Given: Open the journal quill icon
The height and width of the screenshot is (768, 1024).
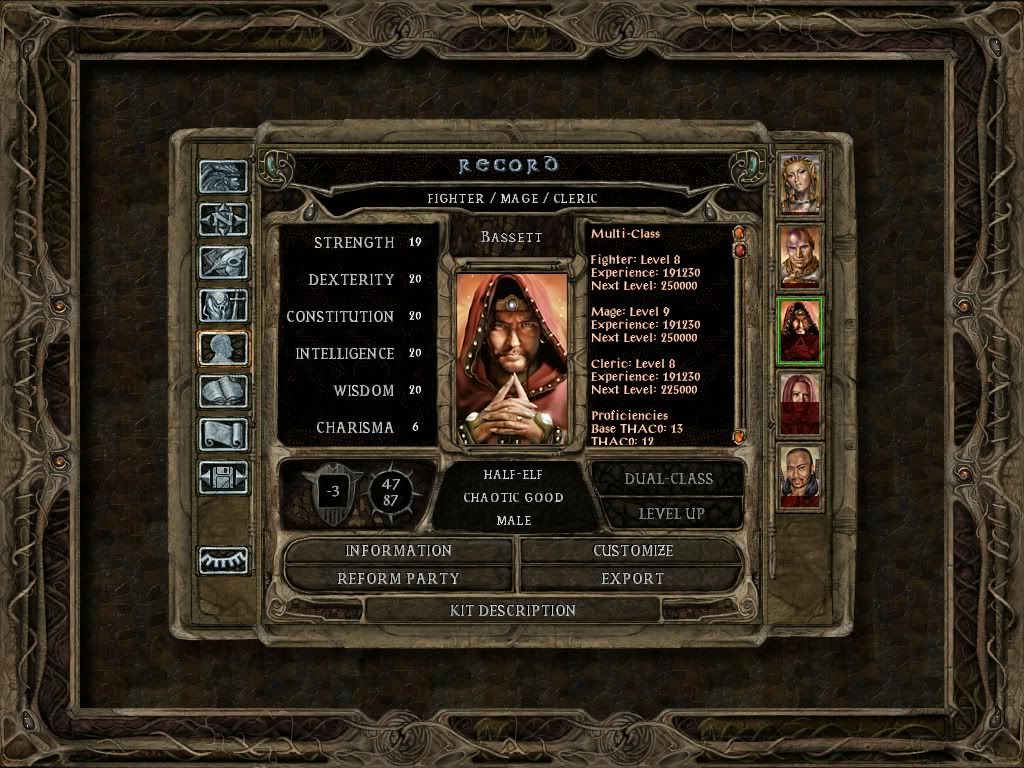Looking at the screenshot, I should click(x=223, y=262).
